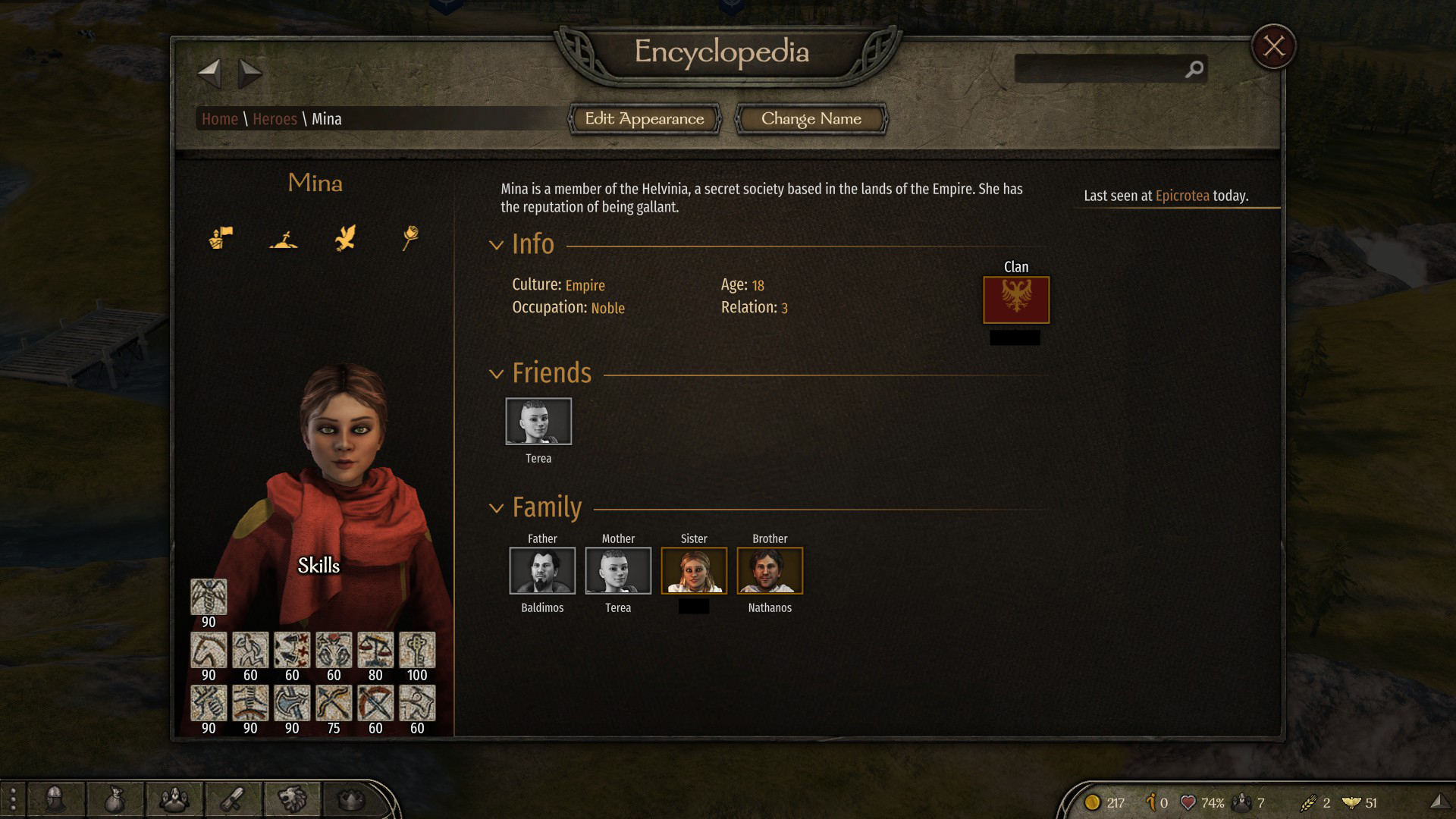Collapse the Family section
Screen dimensions: 1456x819
click(497, 508)
